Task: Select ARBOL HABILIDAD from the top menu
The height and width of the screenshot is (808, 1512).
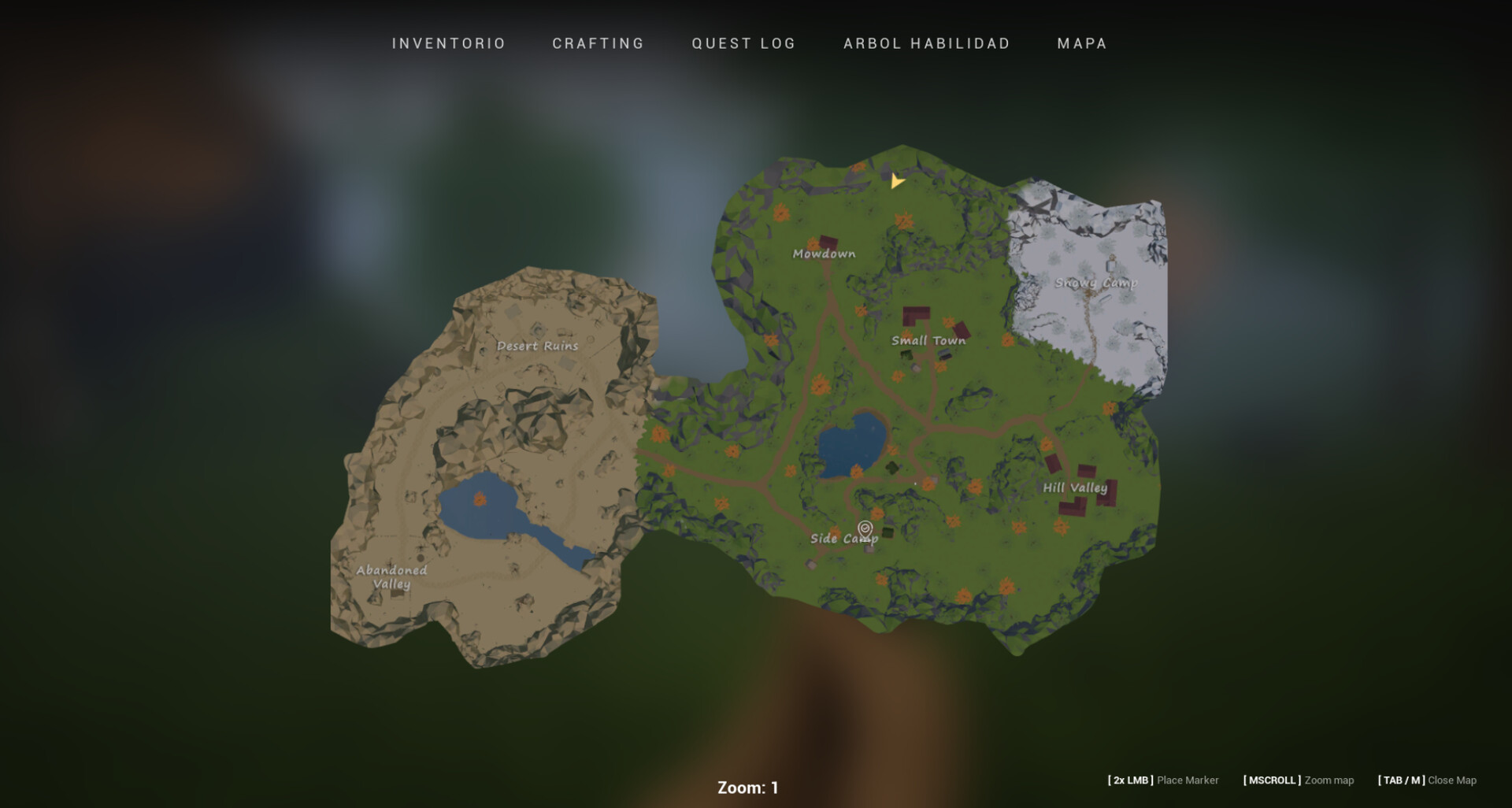Action: click(927, 43)
